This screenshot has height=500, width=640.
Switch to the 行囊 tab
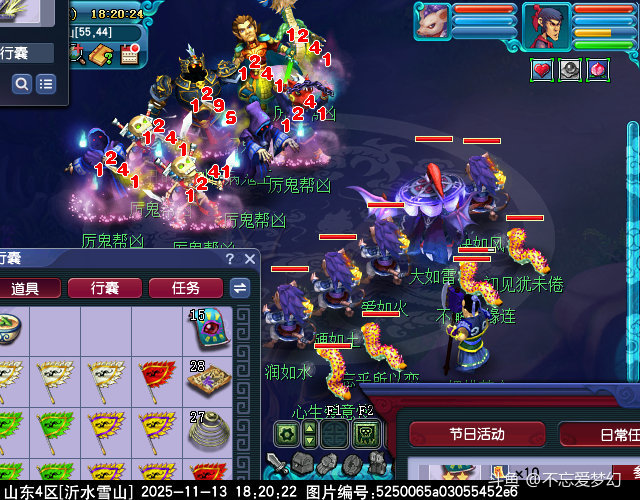(104, 288)
